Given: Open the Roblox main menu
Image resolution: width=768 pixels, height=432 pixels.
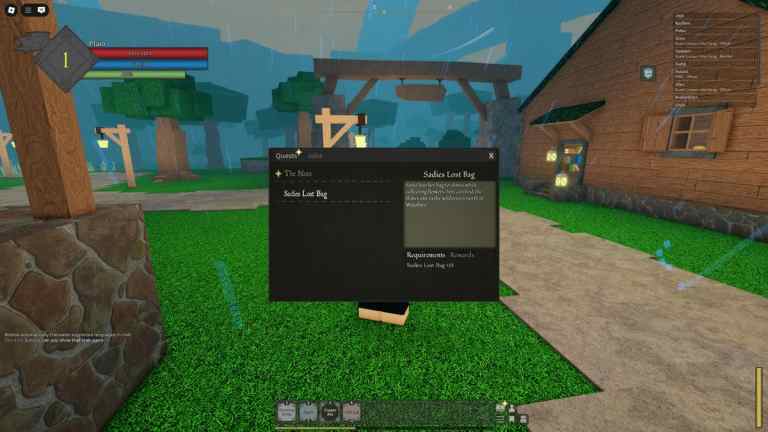Looking at the screenshot, I should (10, 9).
